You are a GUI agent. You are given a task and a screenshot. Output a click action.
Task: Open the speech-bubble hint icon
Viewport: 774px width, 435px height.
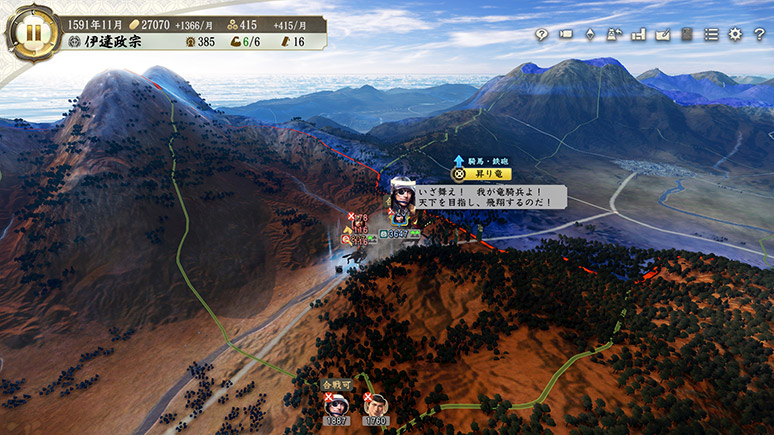541,35
